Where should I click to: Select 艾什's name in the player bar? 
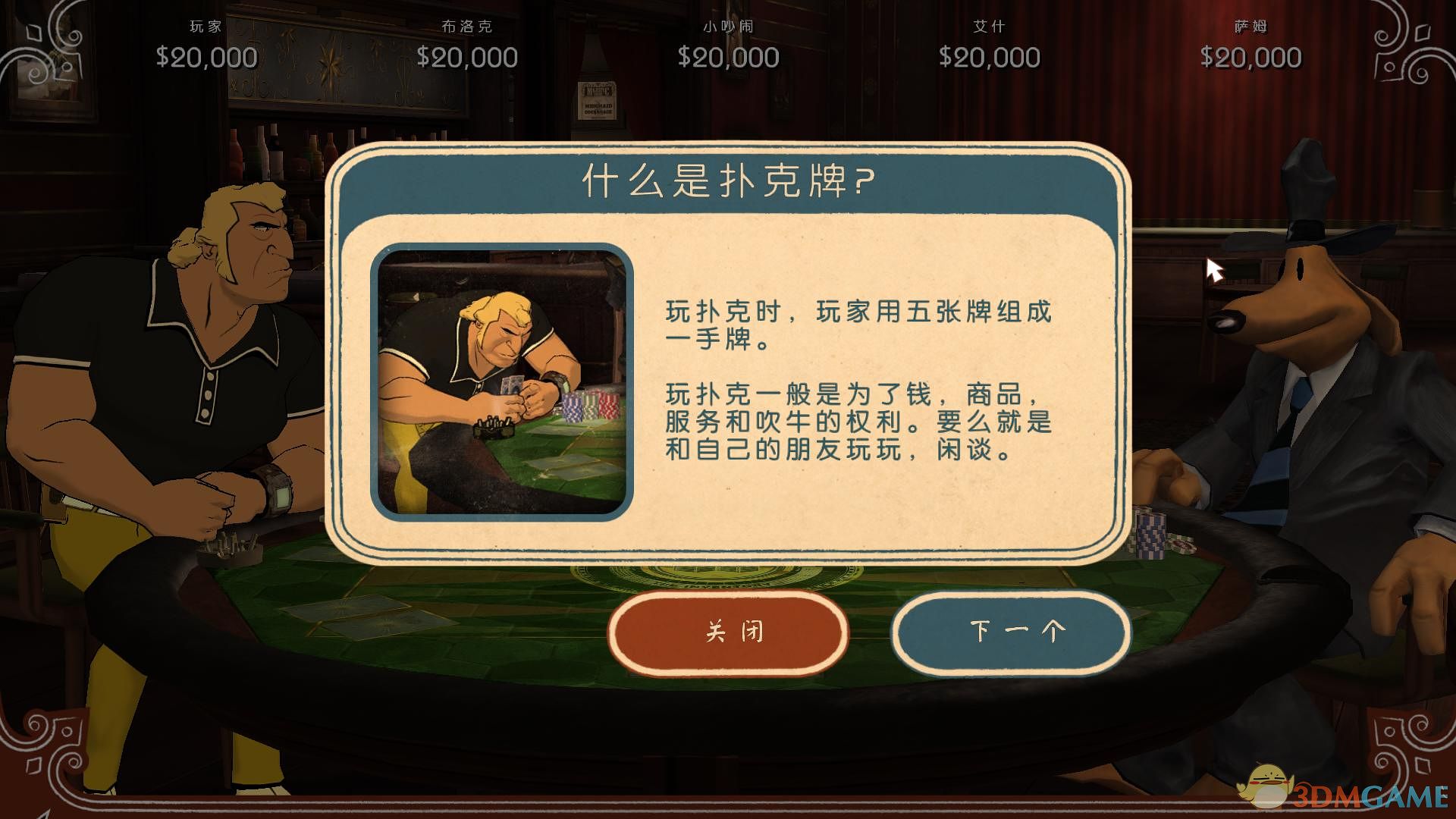click(988, 25)
